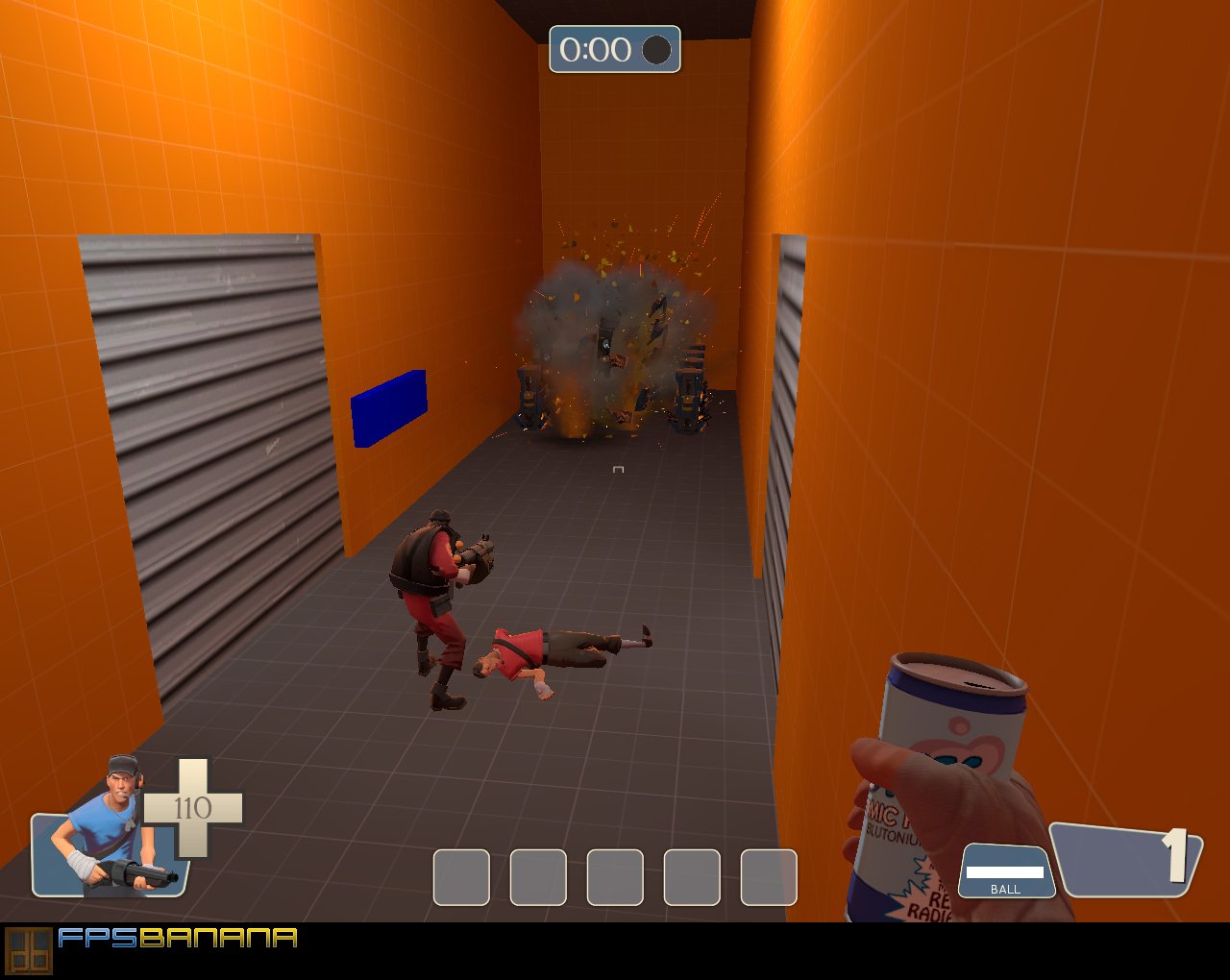Image resolution: width=1230 pixels, height=980 pixels.
Task: Toggle the middle weapon slot box
Action: [615, 878]
